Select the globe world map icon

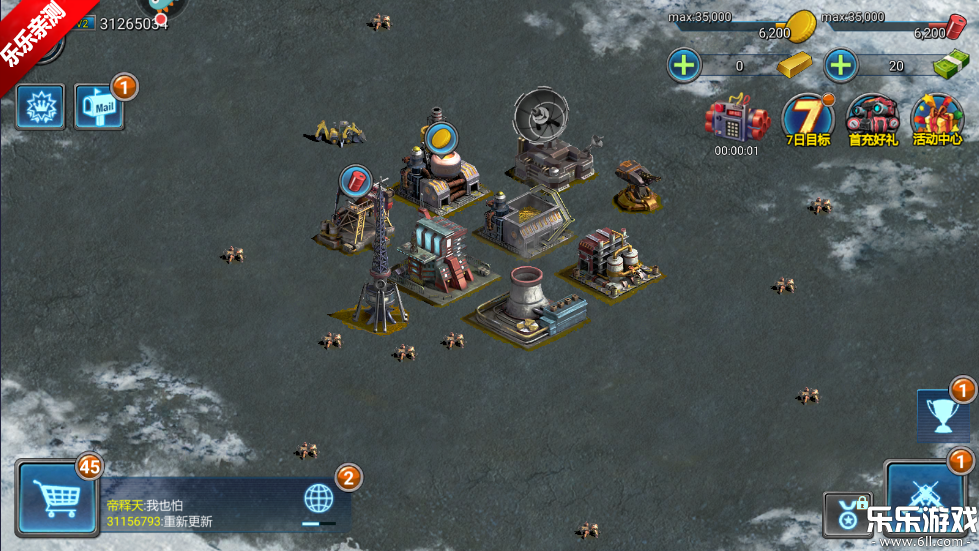point(319,498)
